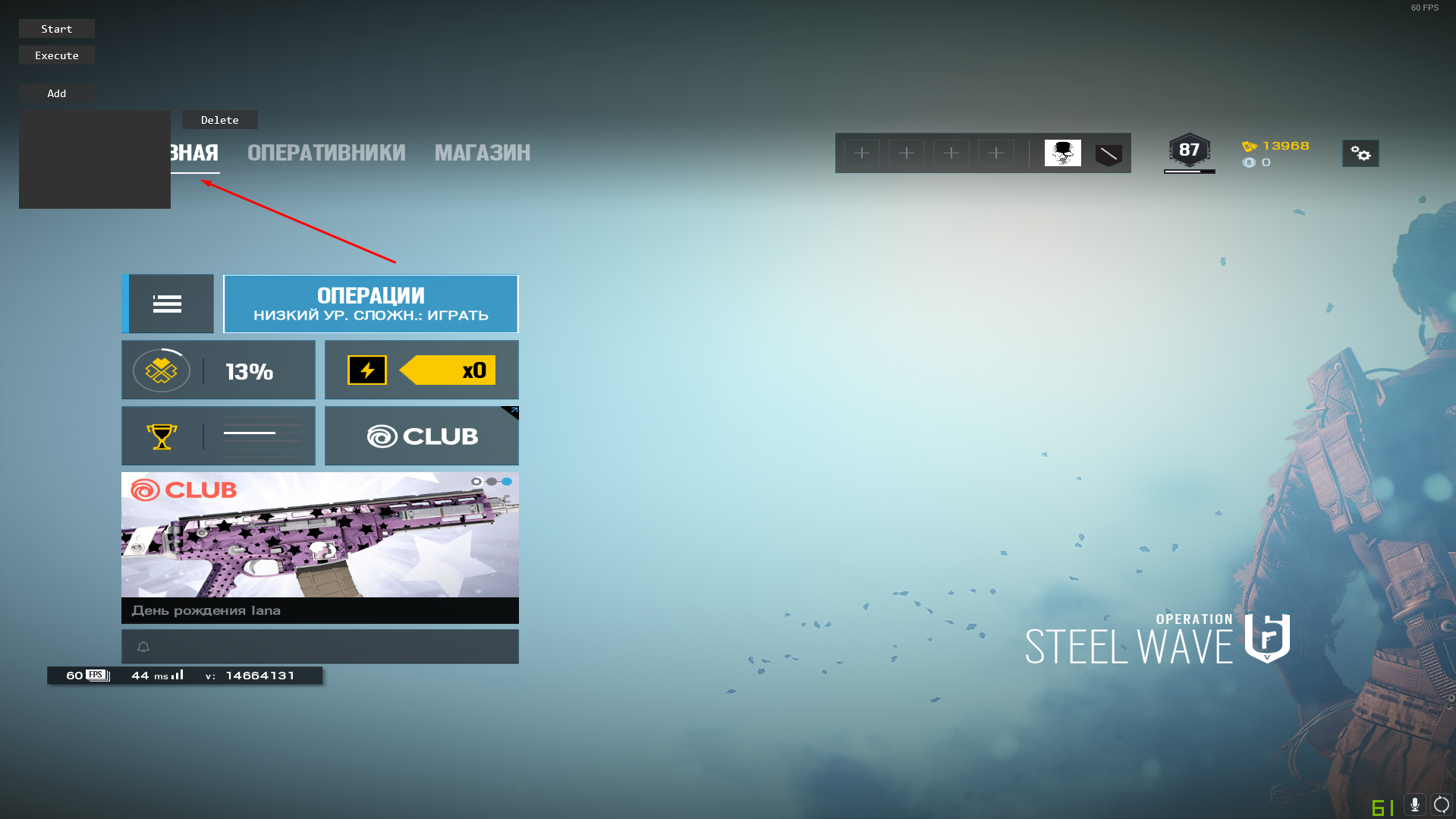Open the playlist list menu button
The width and height of the screenshot is (1456, 819).
click(168, 304)
